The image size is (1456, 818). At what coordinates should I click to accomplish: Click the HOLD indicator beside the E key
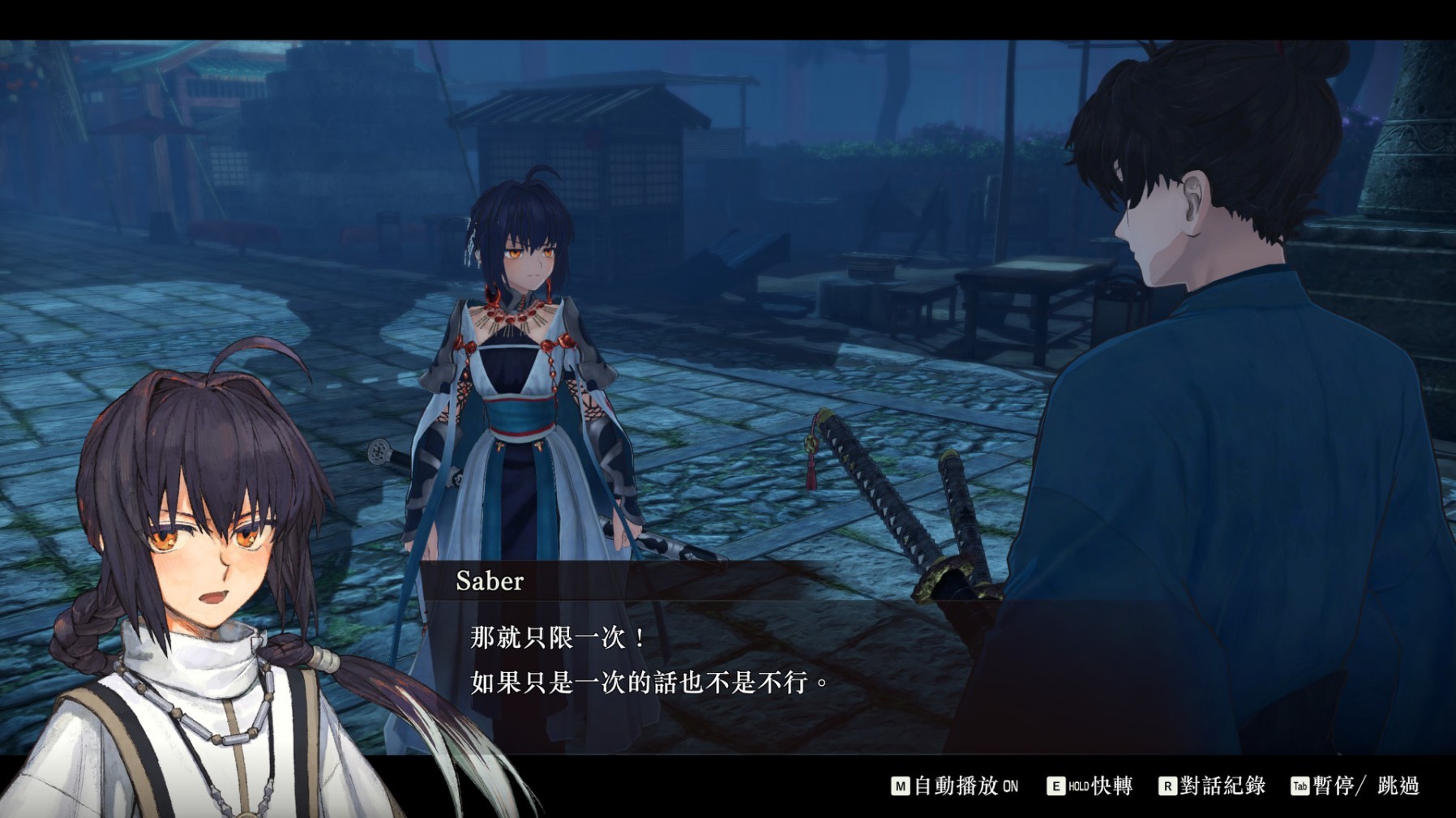tap(1079, 785)
